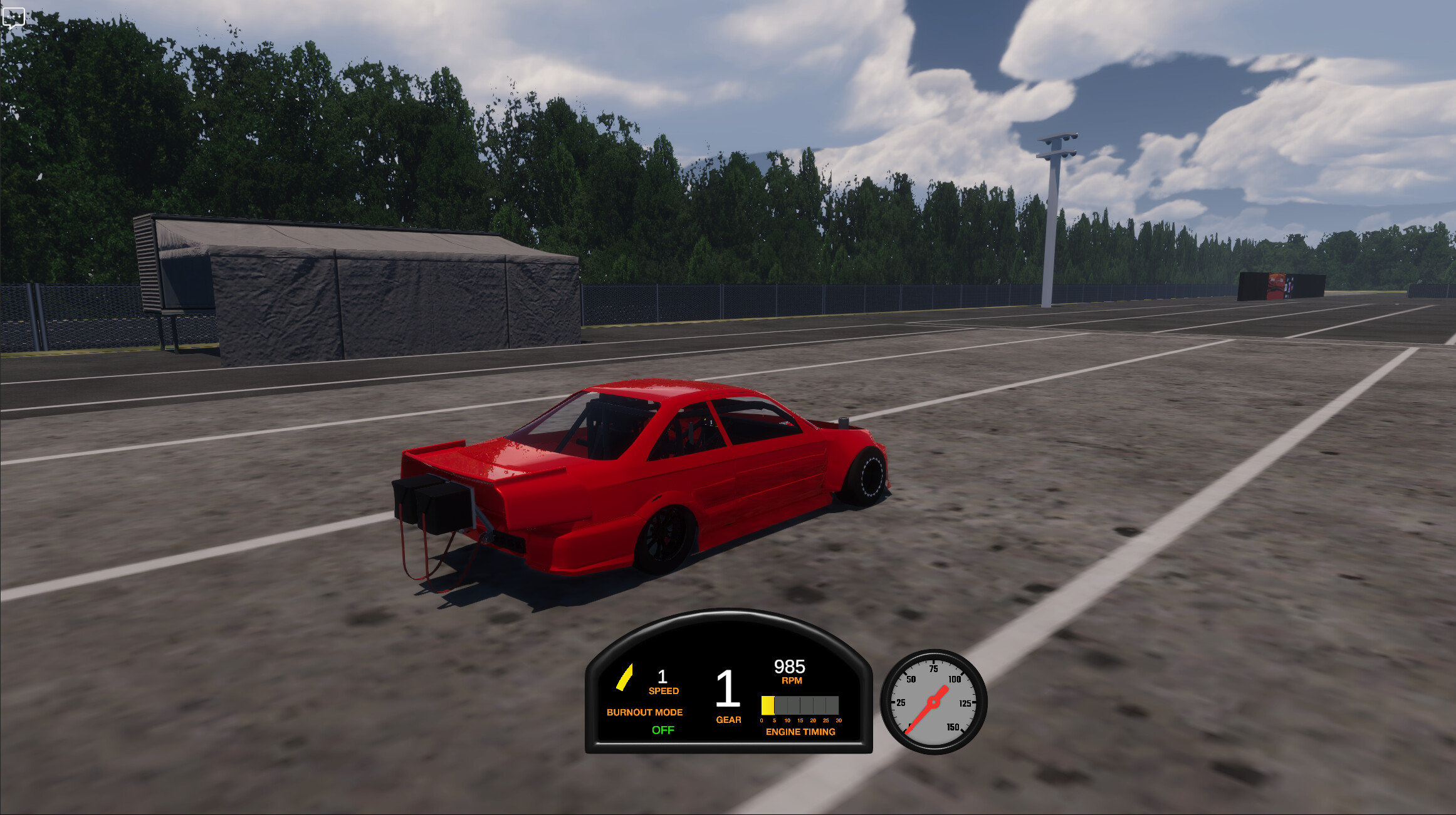The image size is (1456, 815).
Task: Expand the ENGINE TIMING readout
Action: (800, 732)
